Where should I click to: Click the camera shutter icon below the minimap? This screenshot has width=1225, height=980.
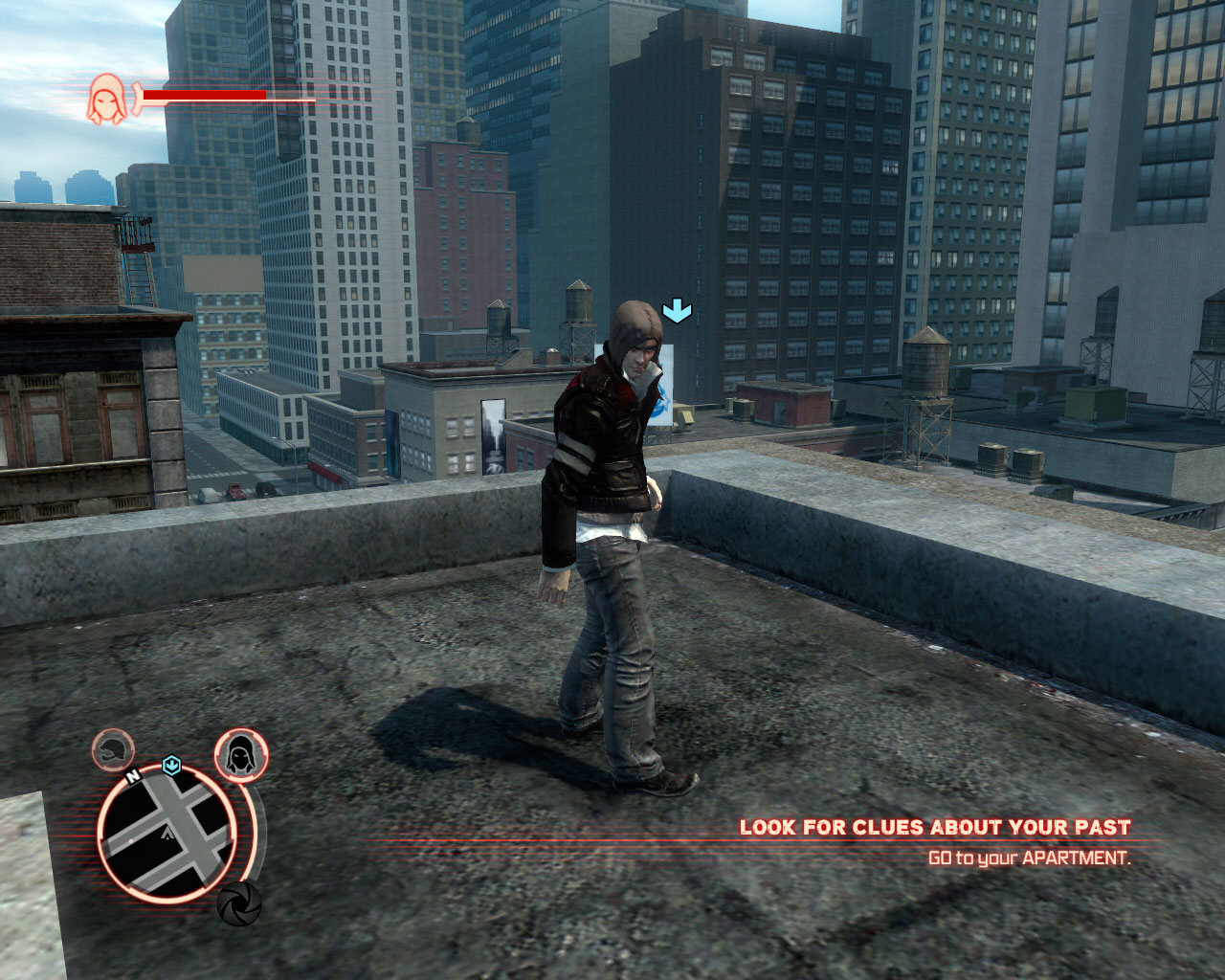coord(237,902)
